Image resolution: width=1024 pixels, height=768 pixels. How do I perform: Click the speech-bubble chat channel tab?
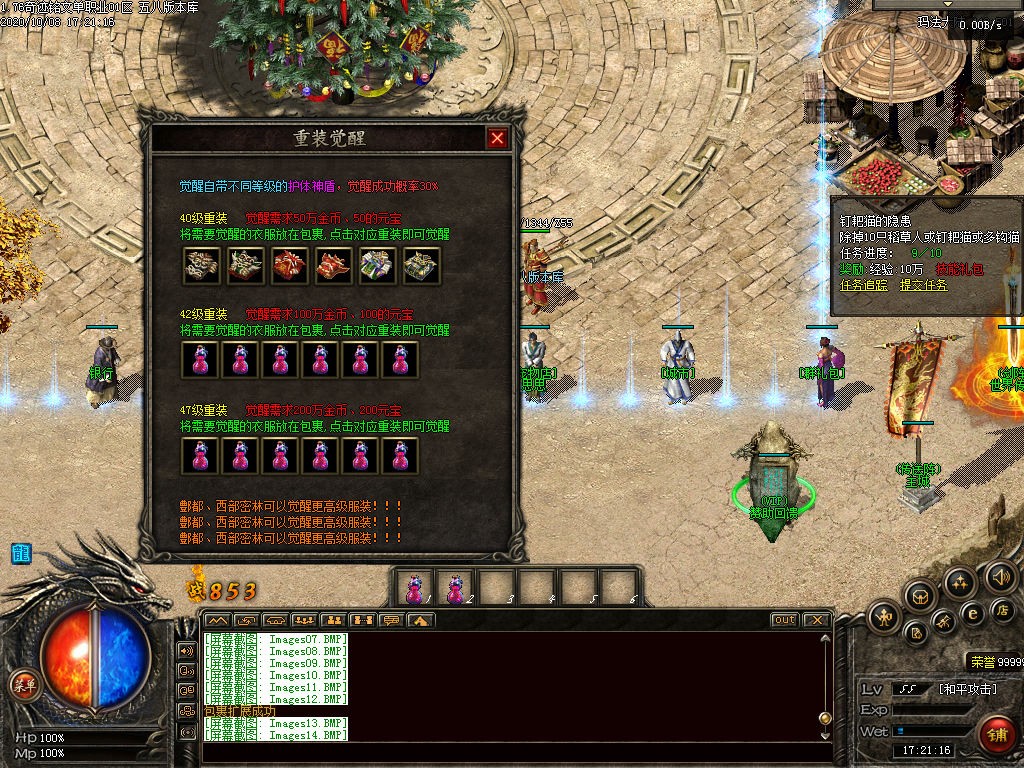point(391,620)
